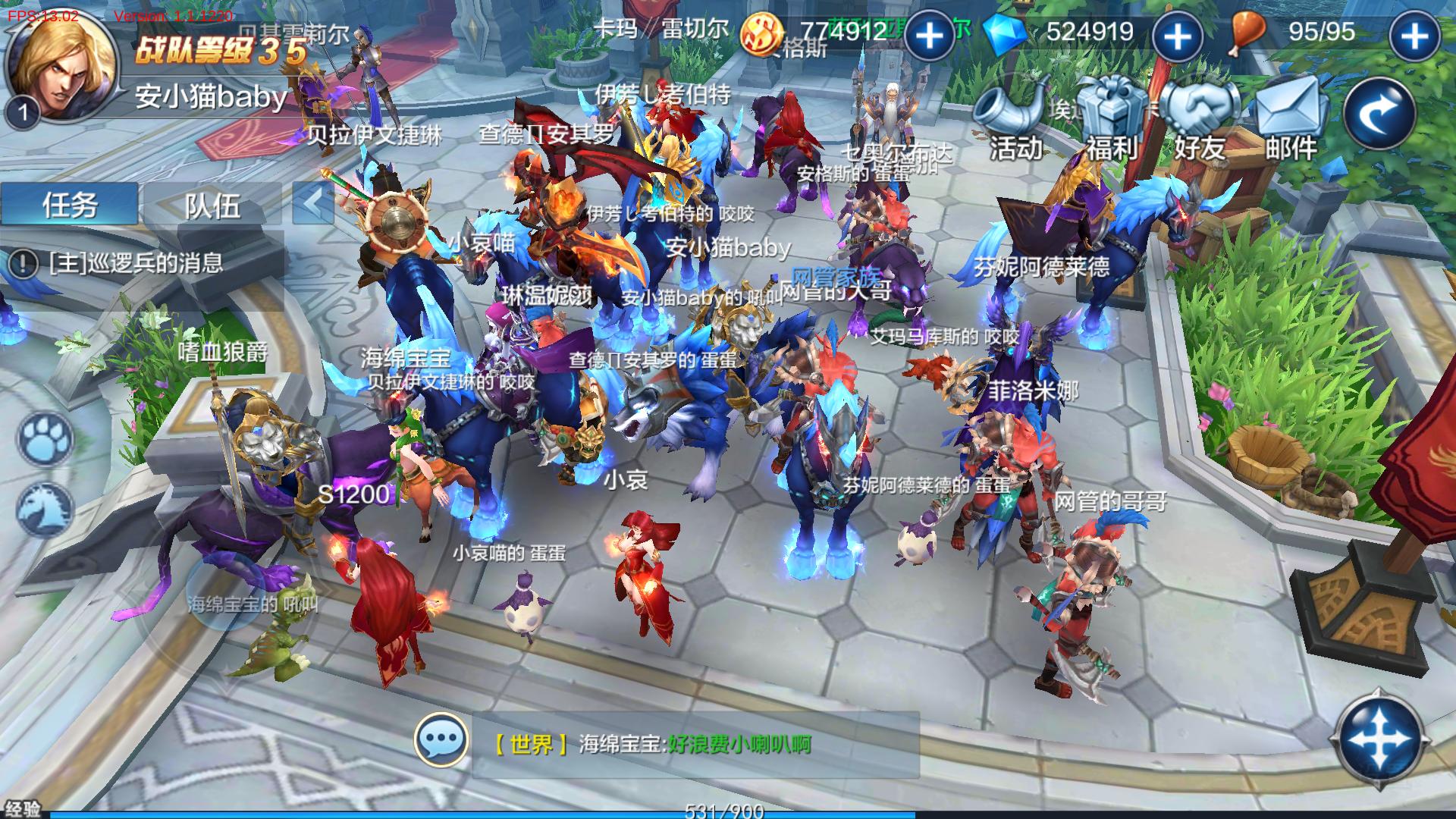Select the 巡逻兵的消息 main quest entry

coord(136,263)
